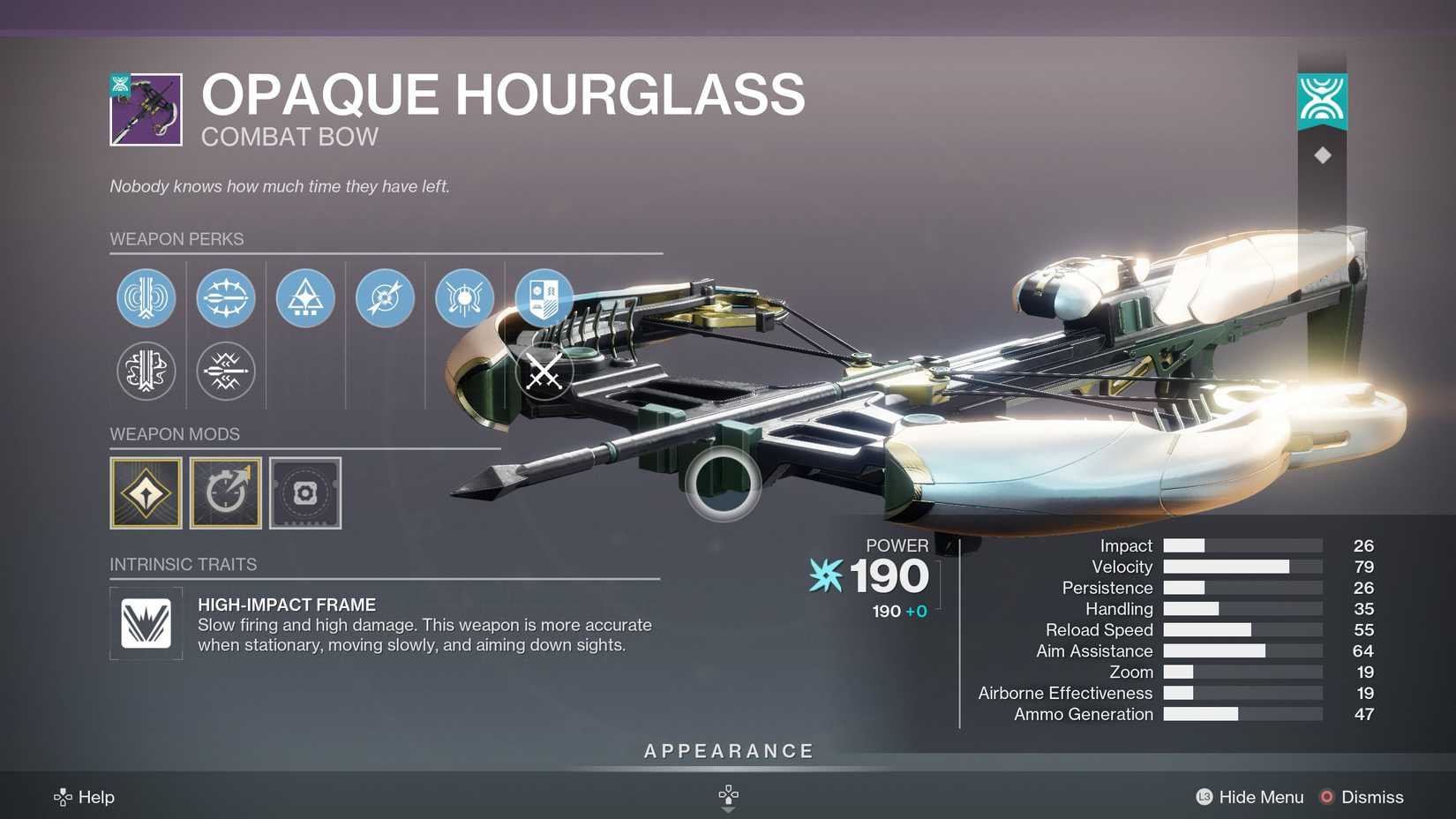Click the teal masterwork banner icon
The image size is (1456, 819).
tap(1321, 100)
